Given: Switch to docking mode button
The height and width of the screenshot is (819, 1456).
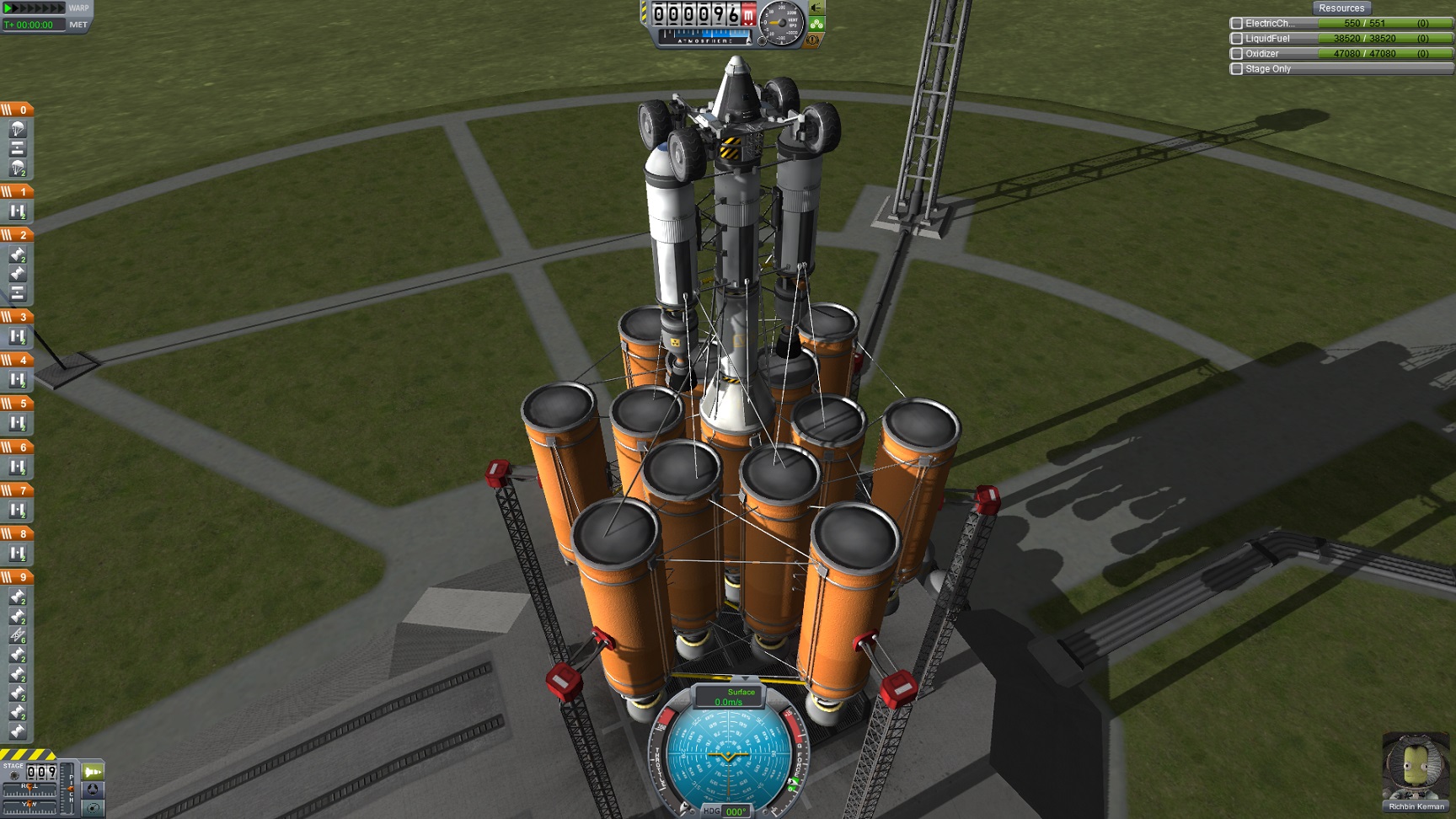Looking at the screenshot, I should pyautogui.click(x=93, y=790).
